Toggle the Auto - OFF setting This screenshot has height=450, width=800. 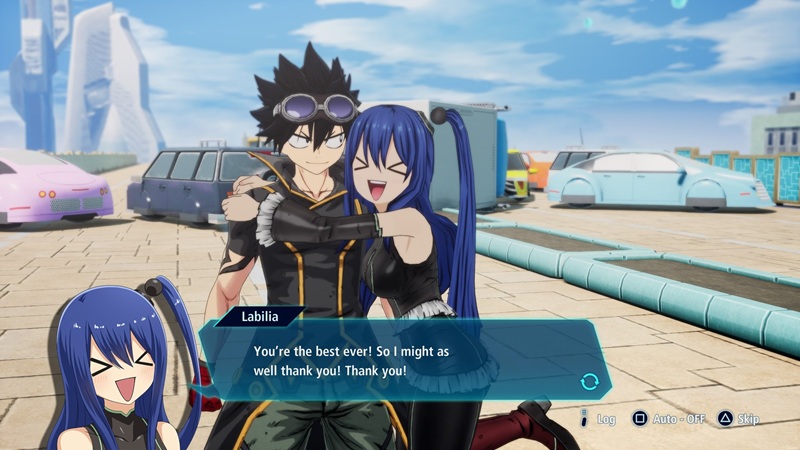[668, 419]
